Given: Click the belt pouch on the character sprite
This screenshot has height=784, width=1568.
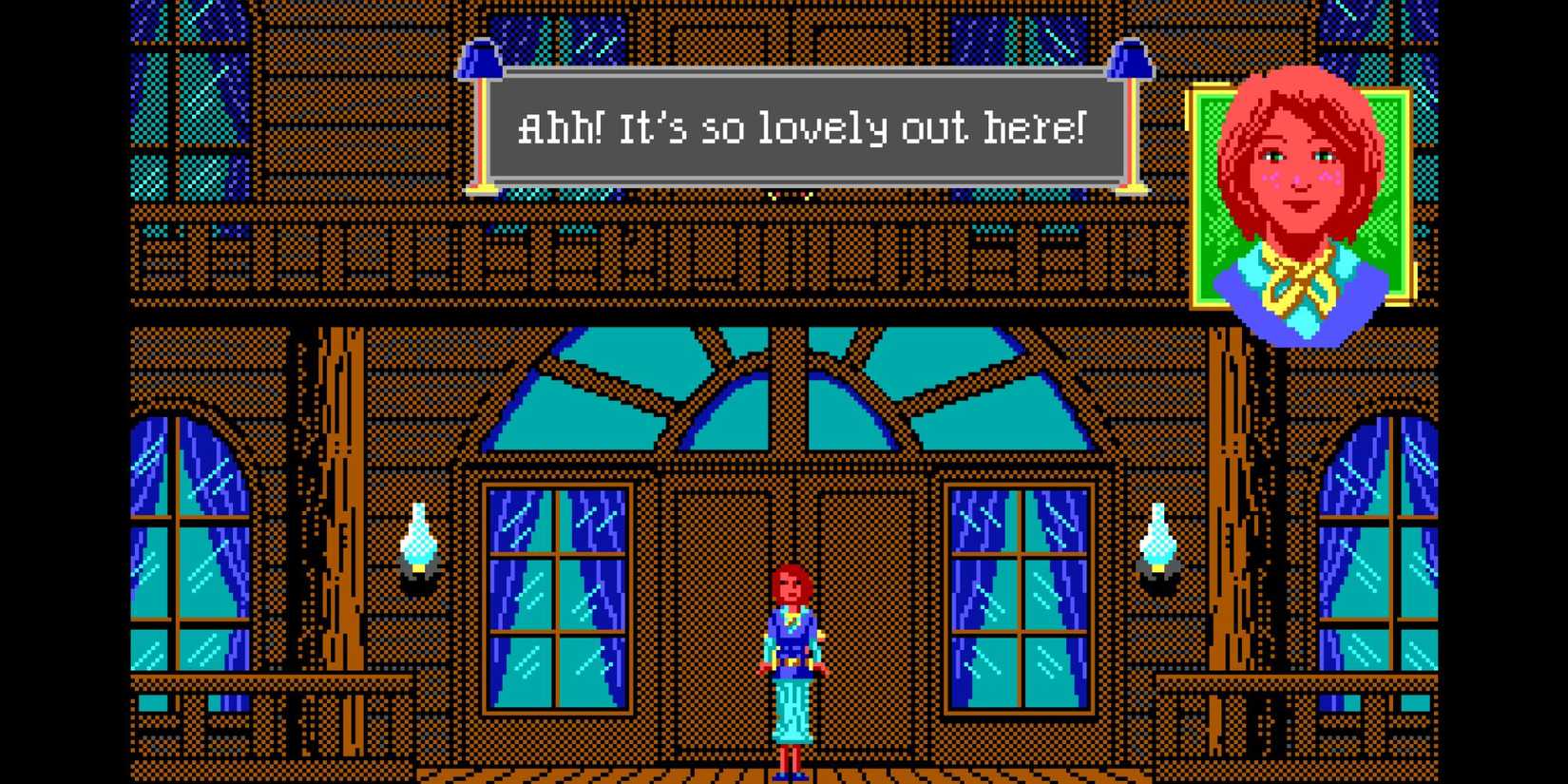Looking at the screenshot, I should click(792, 660).
